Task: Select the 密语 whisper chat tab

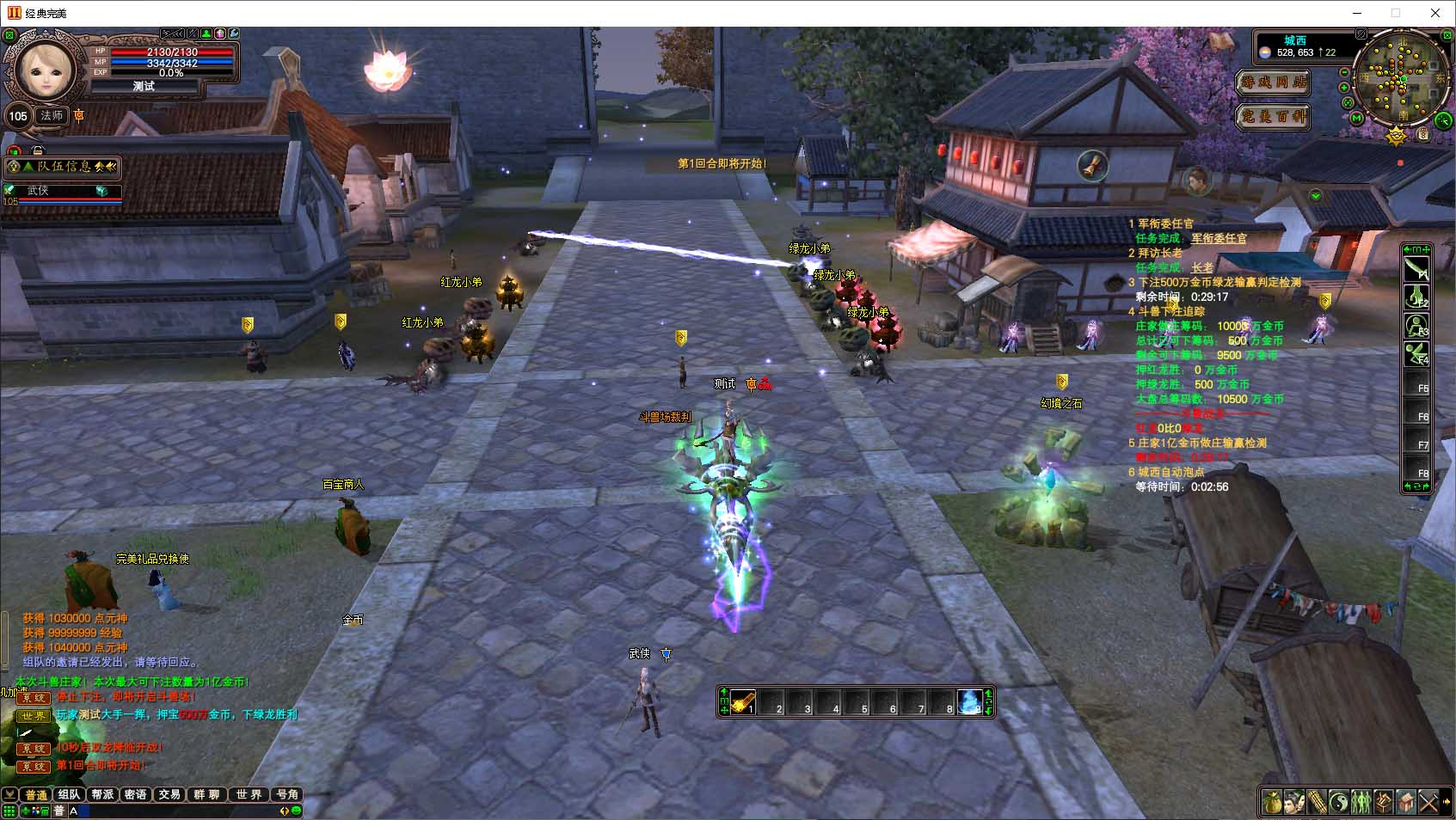Action: point(135,794)
